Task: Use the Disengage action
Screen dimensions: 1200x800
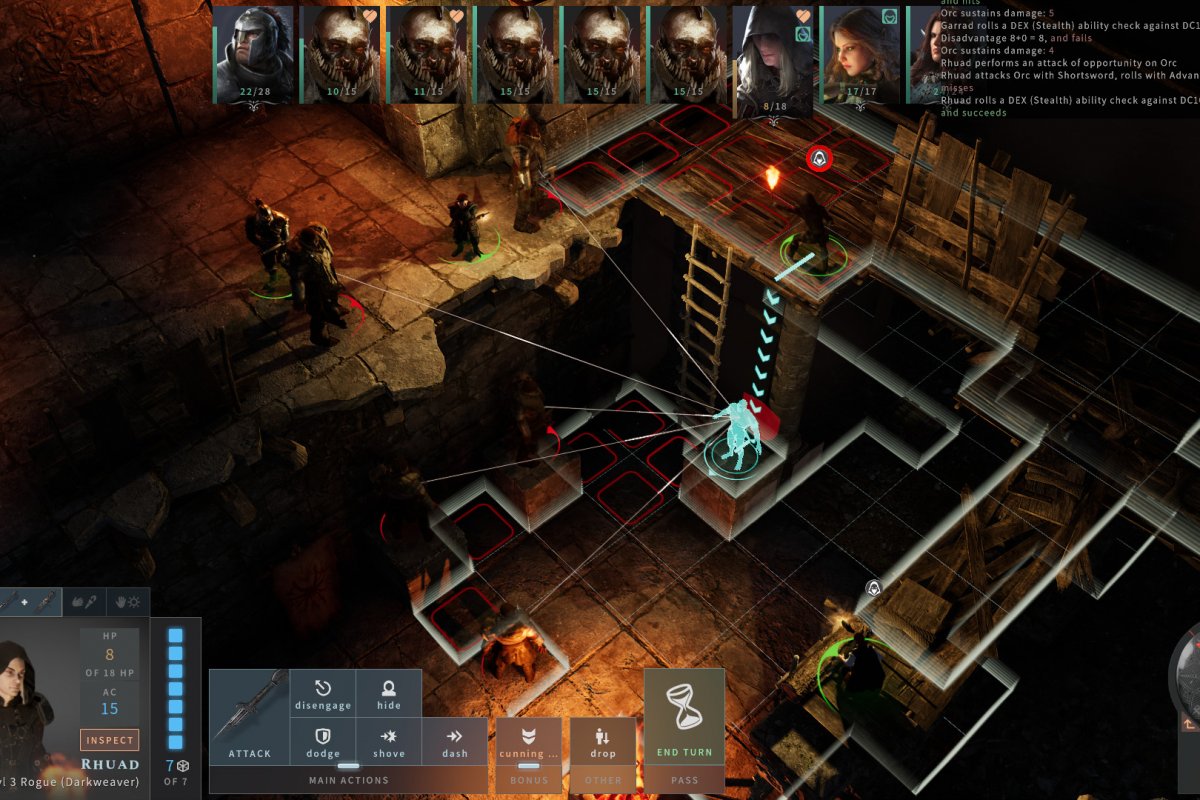Action: [323, 694]
